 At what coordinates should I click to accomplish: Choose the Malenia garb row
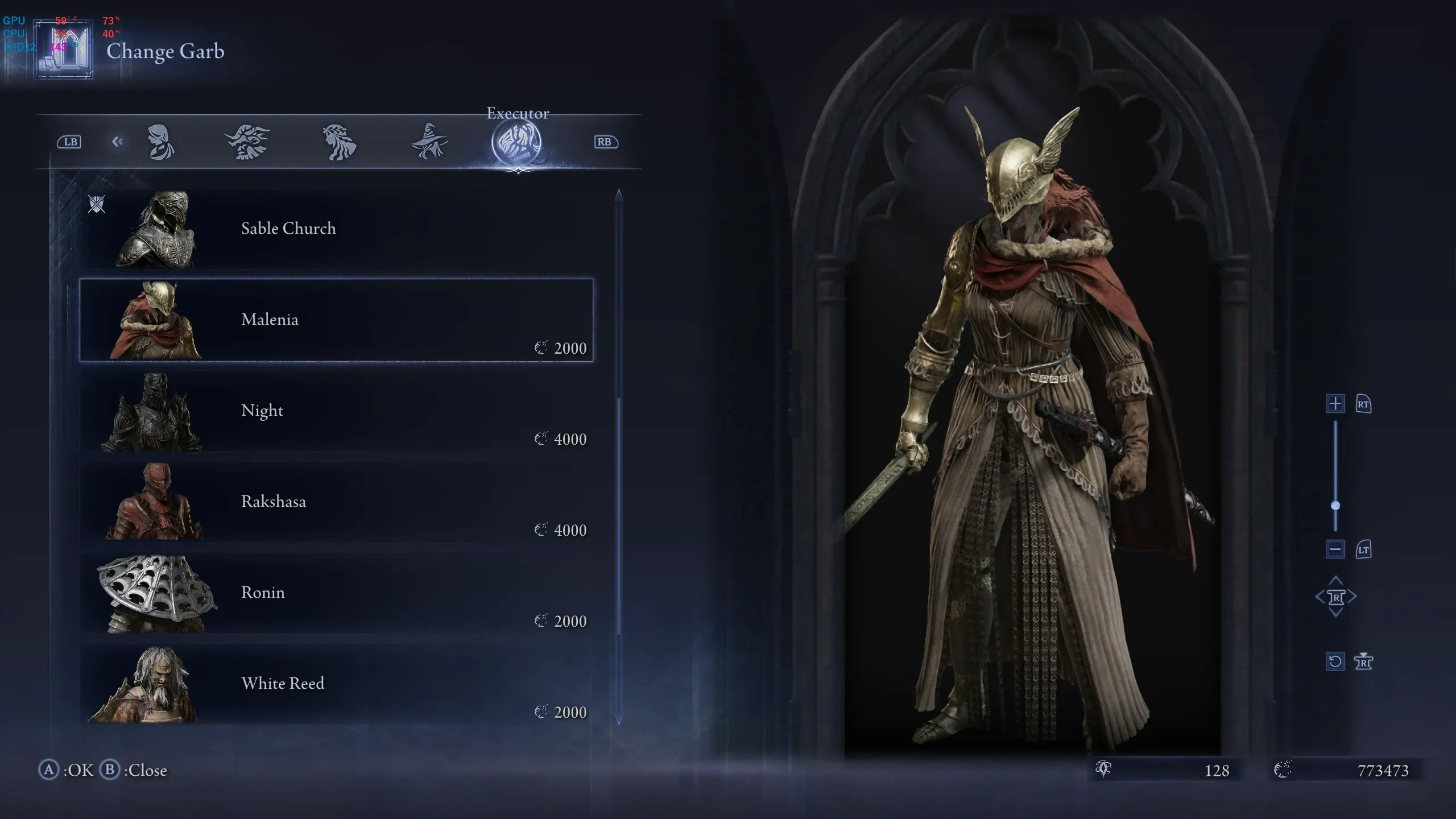coord(336,320)
